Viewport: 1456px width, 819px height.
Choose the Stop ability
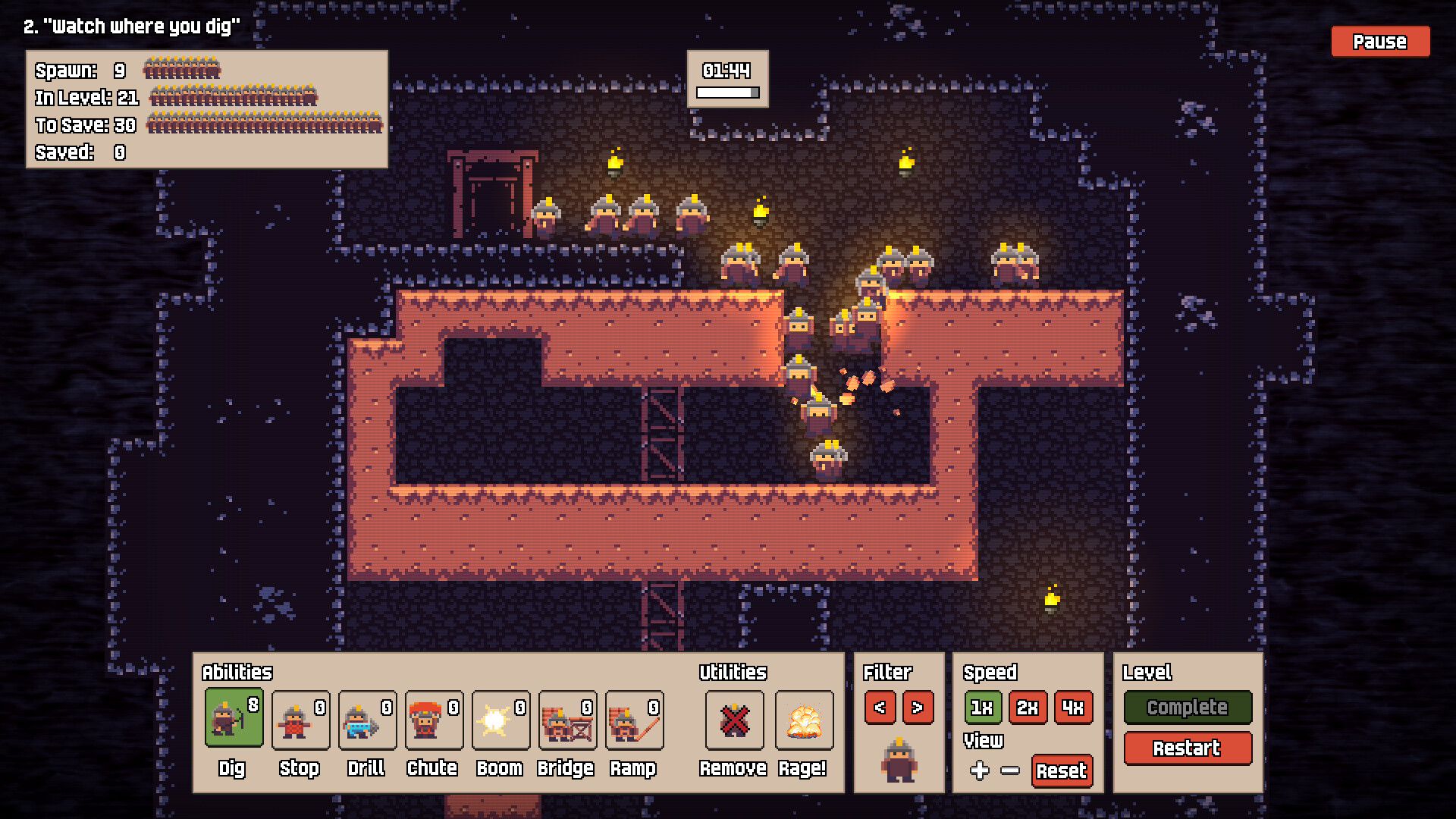[300, 719]
